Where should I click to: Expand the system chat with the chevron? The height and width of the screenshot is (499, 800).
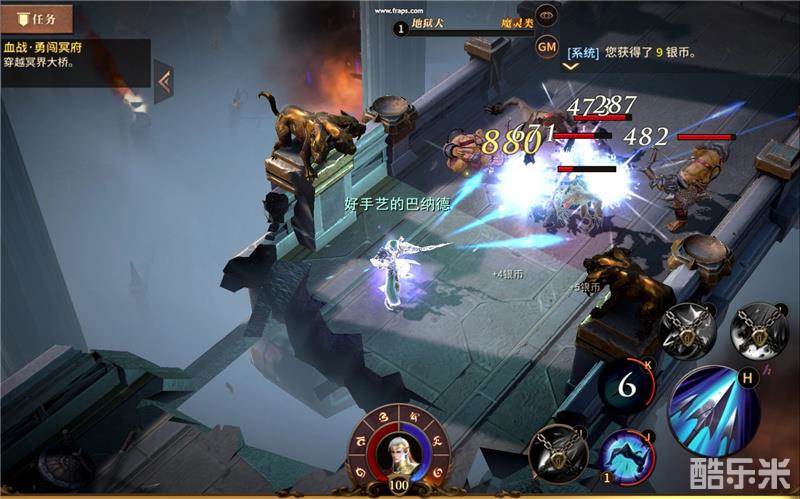click(571, 67)
